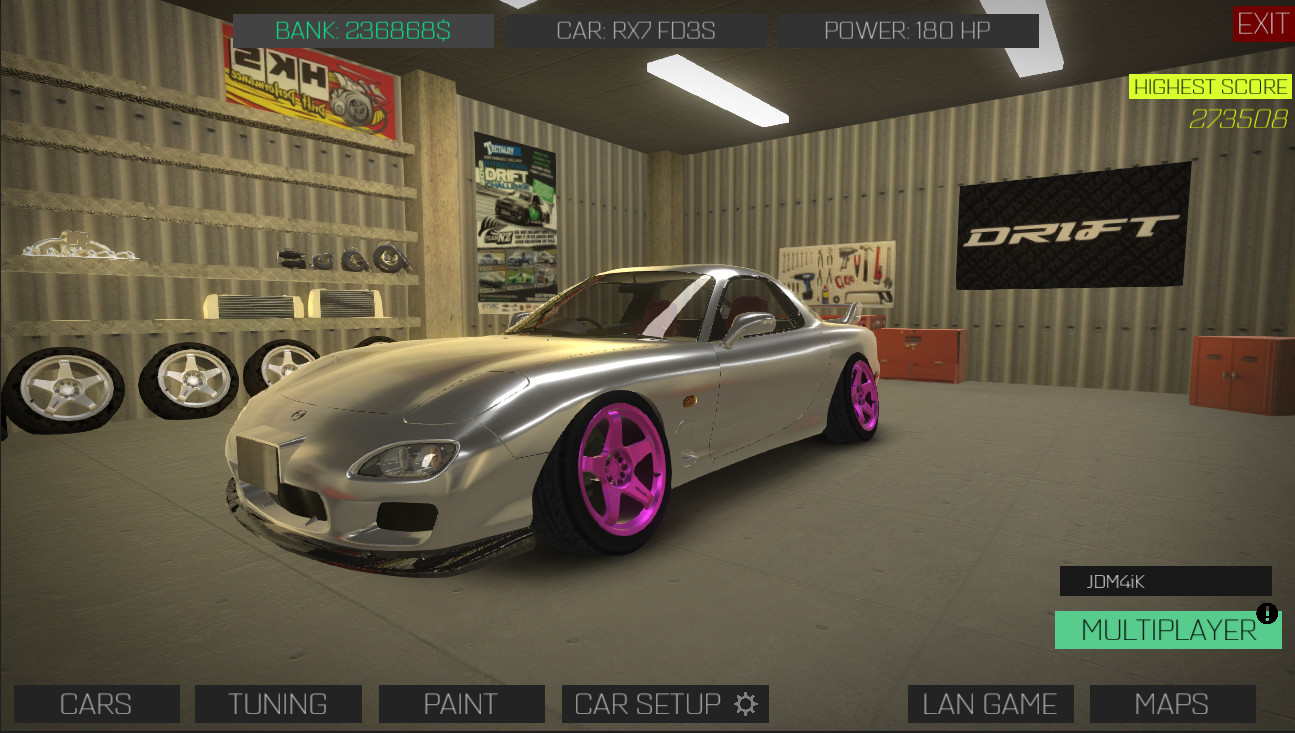Start a LAN GAME
The height and width of the screenshot is (733, 1295).
990,703
